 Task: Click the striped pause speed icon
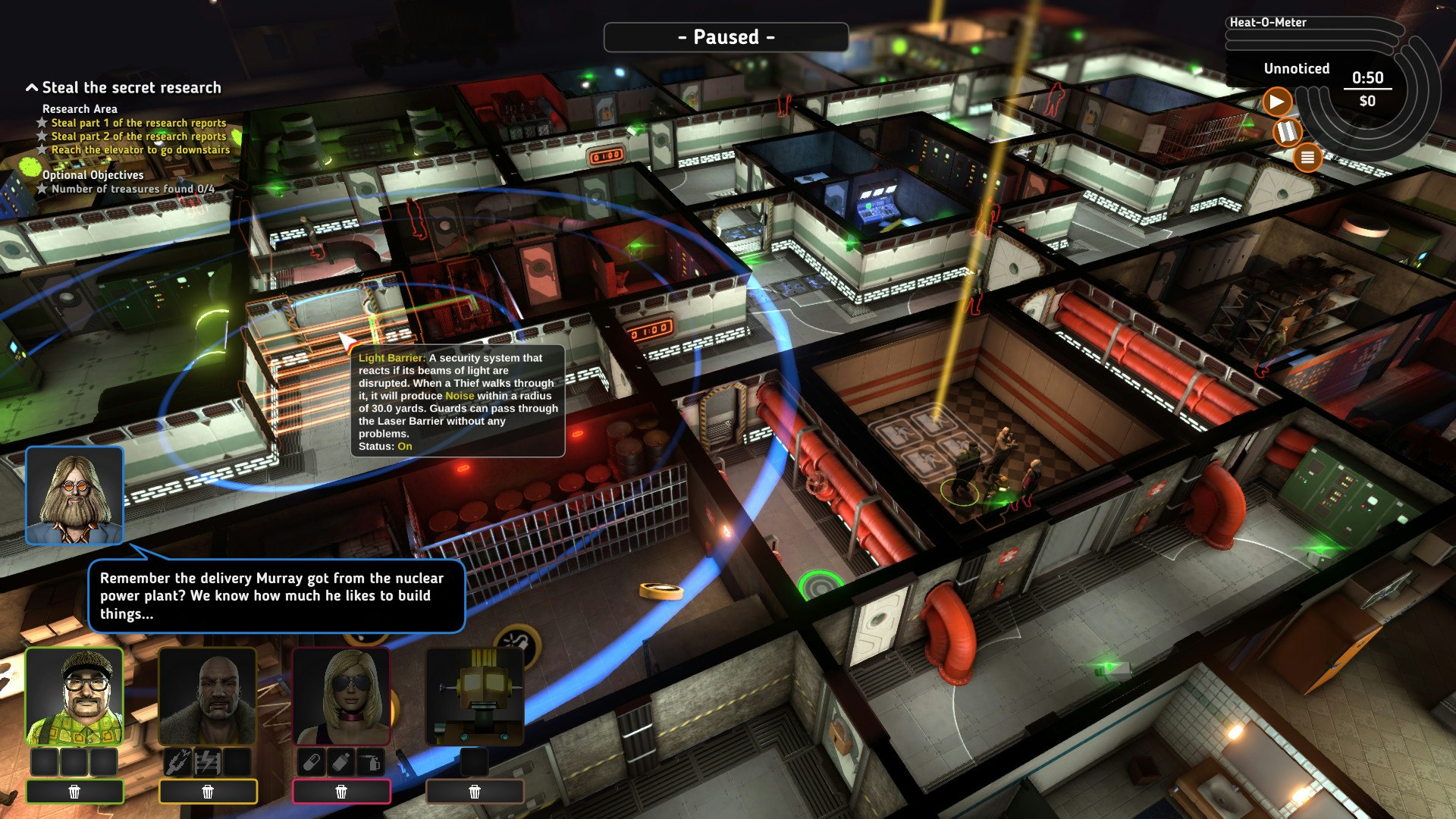click(x=1288, y=130)
